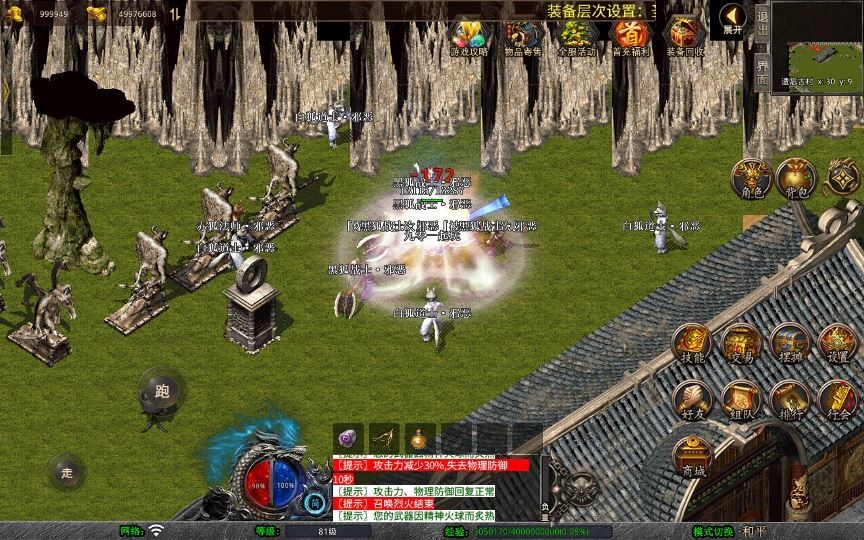The height and width of the screenshot is (540, 864).
Task: Open the 组队 team menu
Action: (x=741, y=401)
